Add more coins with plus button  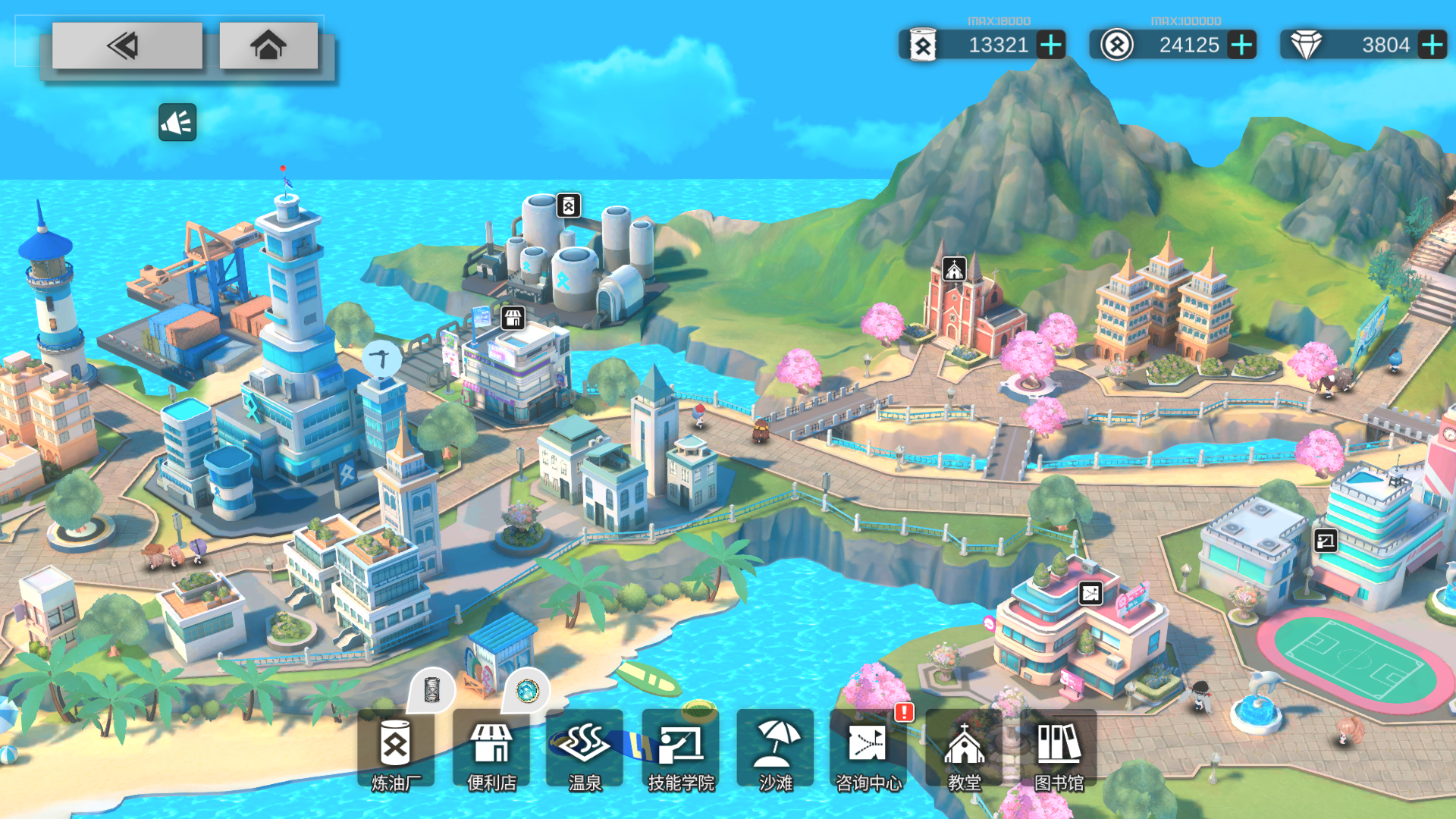(1241, 45)
